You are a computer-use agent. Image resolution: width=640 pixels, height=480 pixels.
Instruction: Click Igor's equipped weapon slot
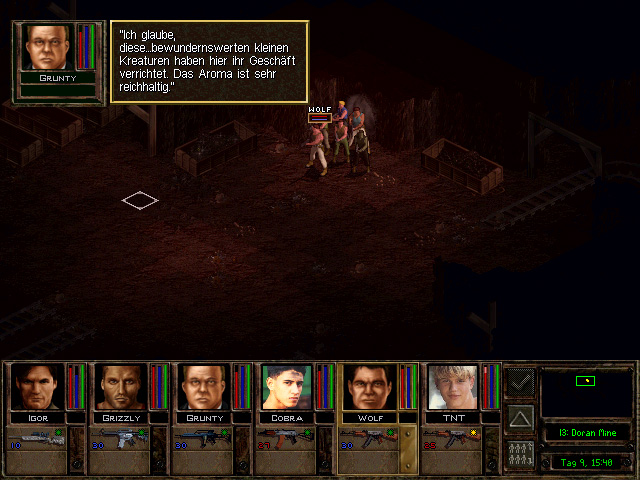36,437
